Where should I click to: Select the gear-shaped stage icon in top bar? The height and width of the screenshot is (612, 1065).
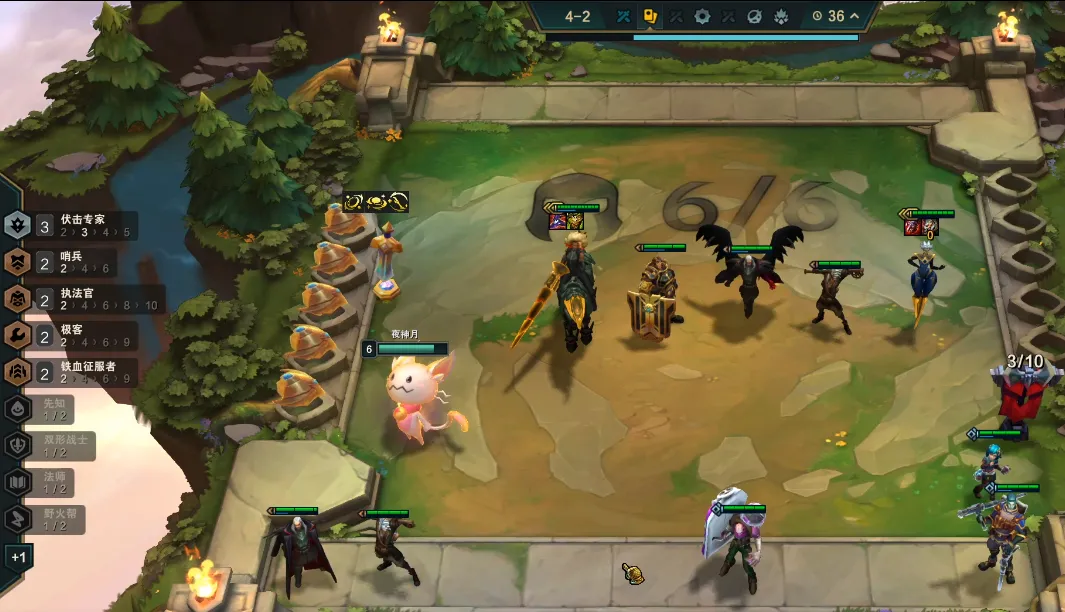point(703,16)
